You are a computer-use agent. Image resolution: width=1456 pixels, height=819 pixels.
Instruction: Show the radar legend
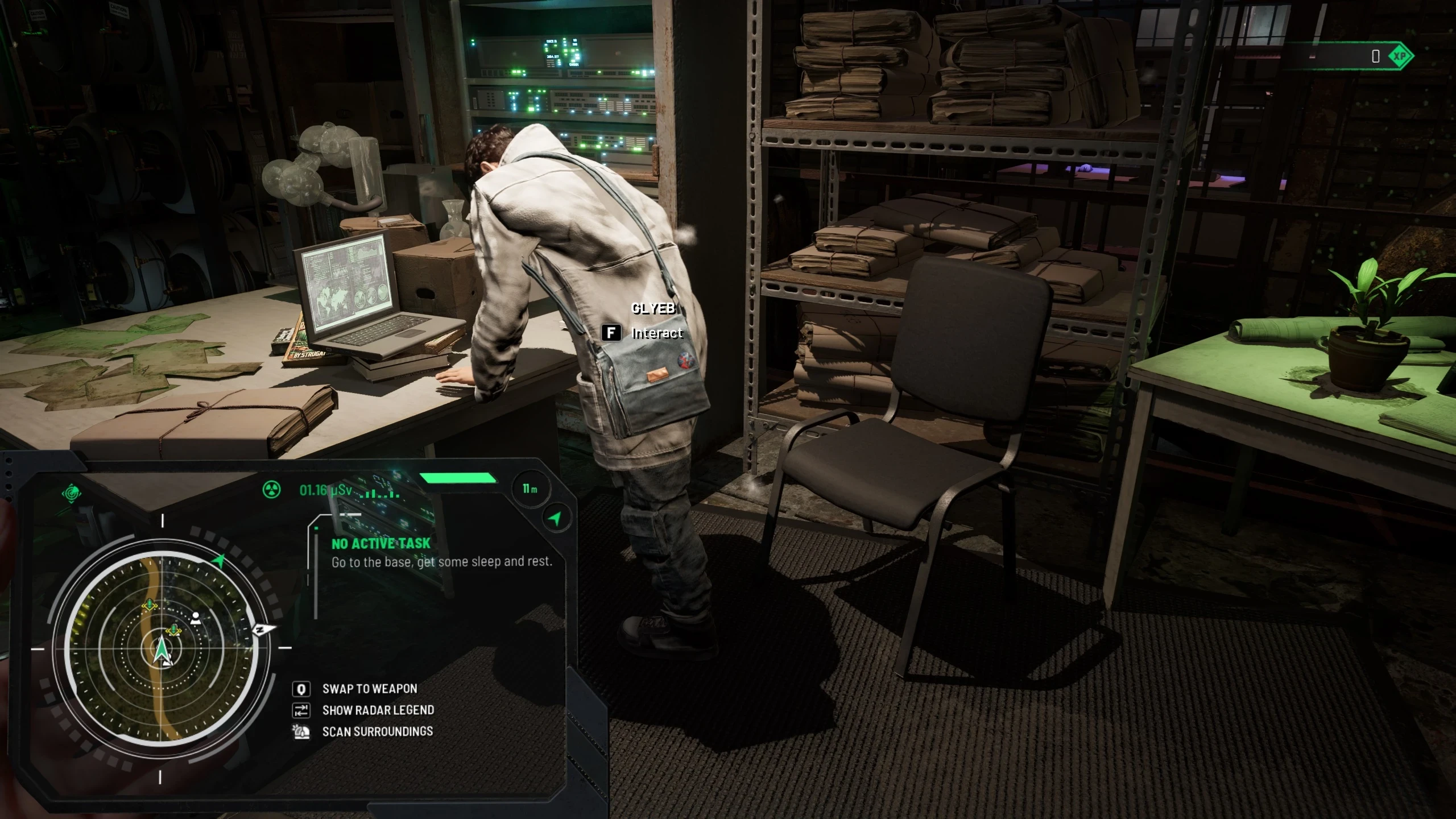(378, 710)
